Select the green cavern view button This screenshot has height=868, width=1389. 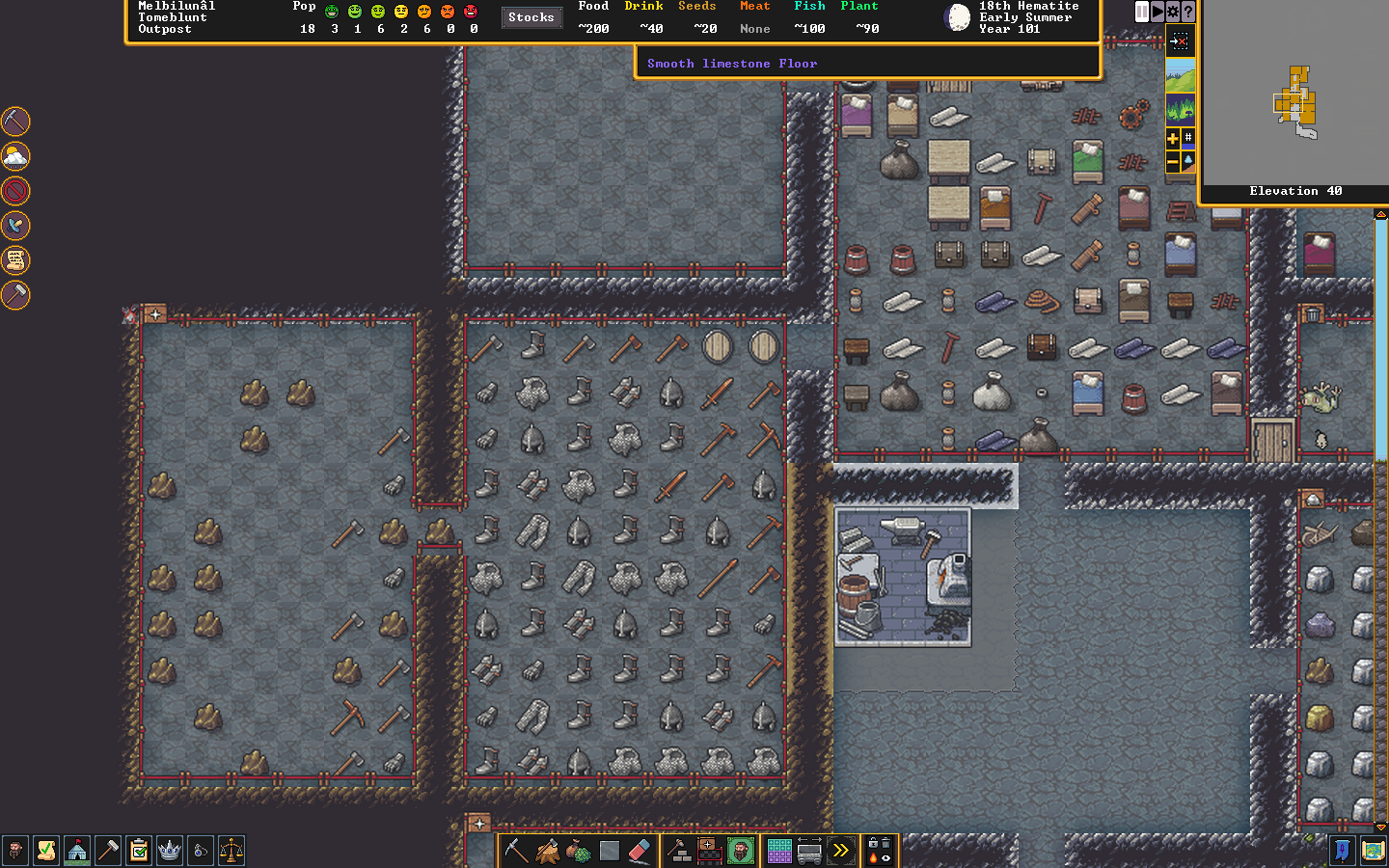tap(1181, 108)
